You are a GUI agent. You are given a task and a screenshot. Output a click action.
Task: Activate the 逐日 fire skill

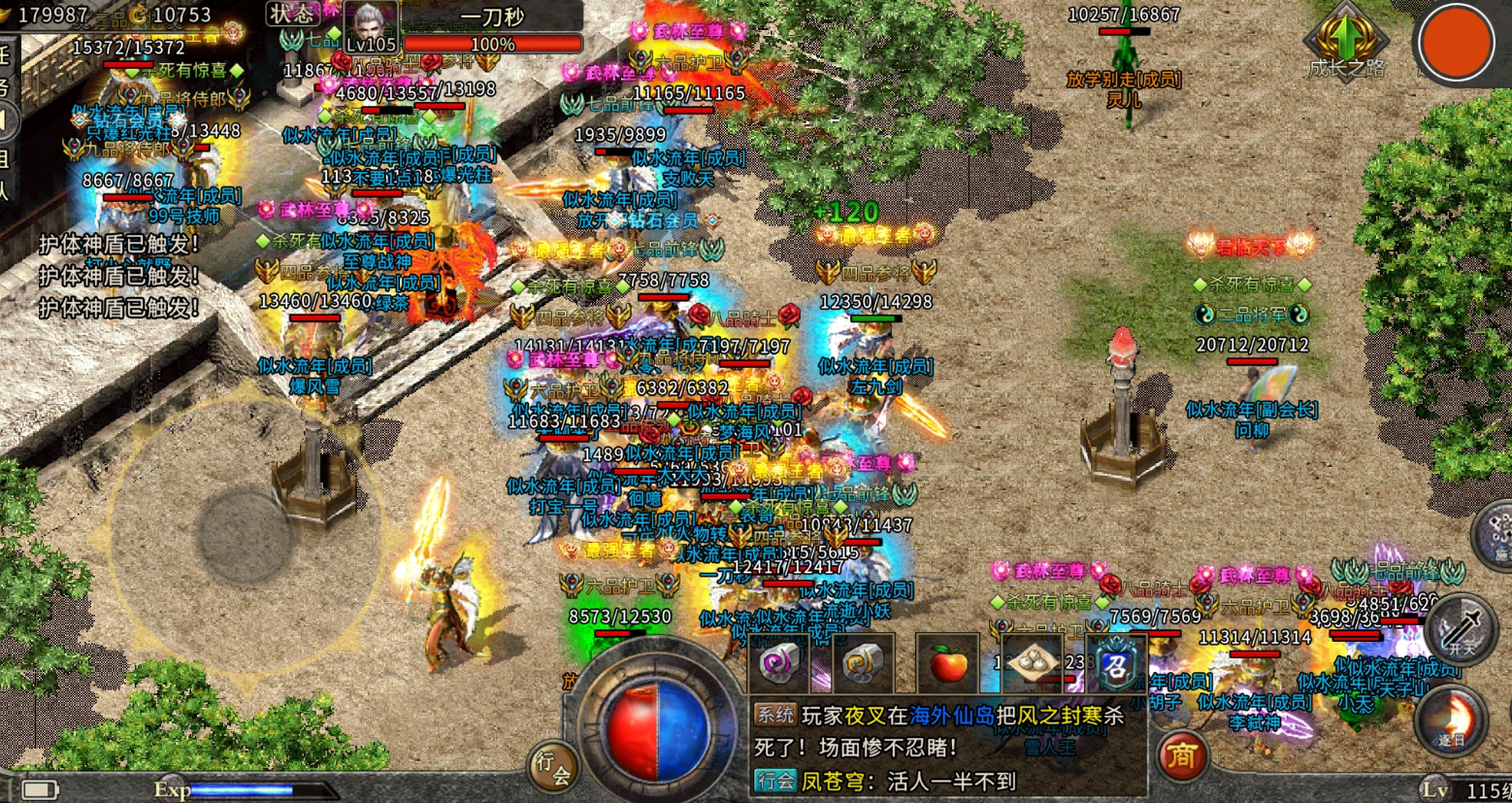(1452, 721)
